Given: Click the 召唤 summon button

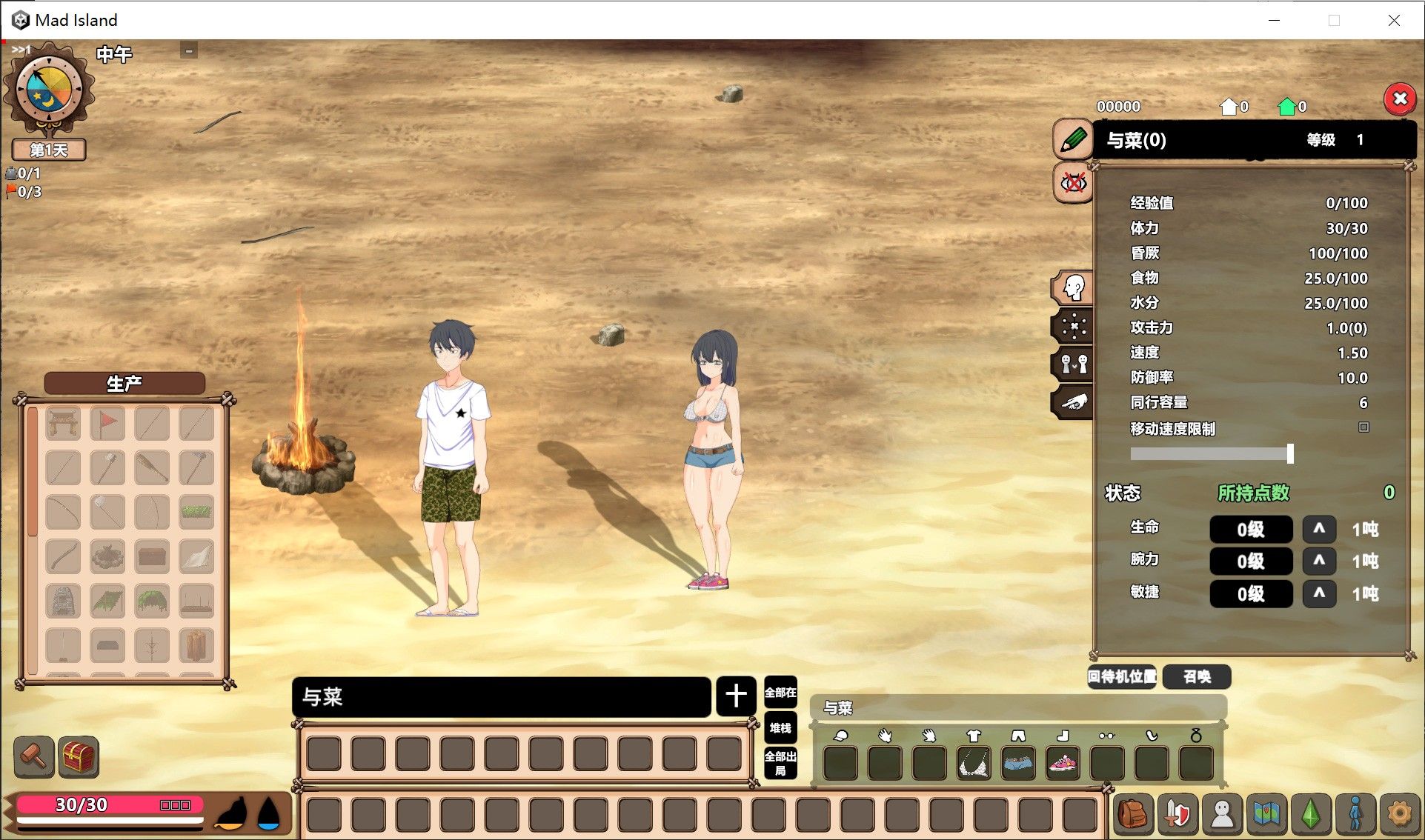Looking at the screenshot, I should pyautogui.click(x=1197, y=676).
